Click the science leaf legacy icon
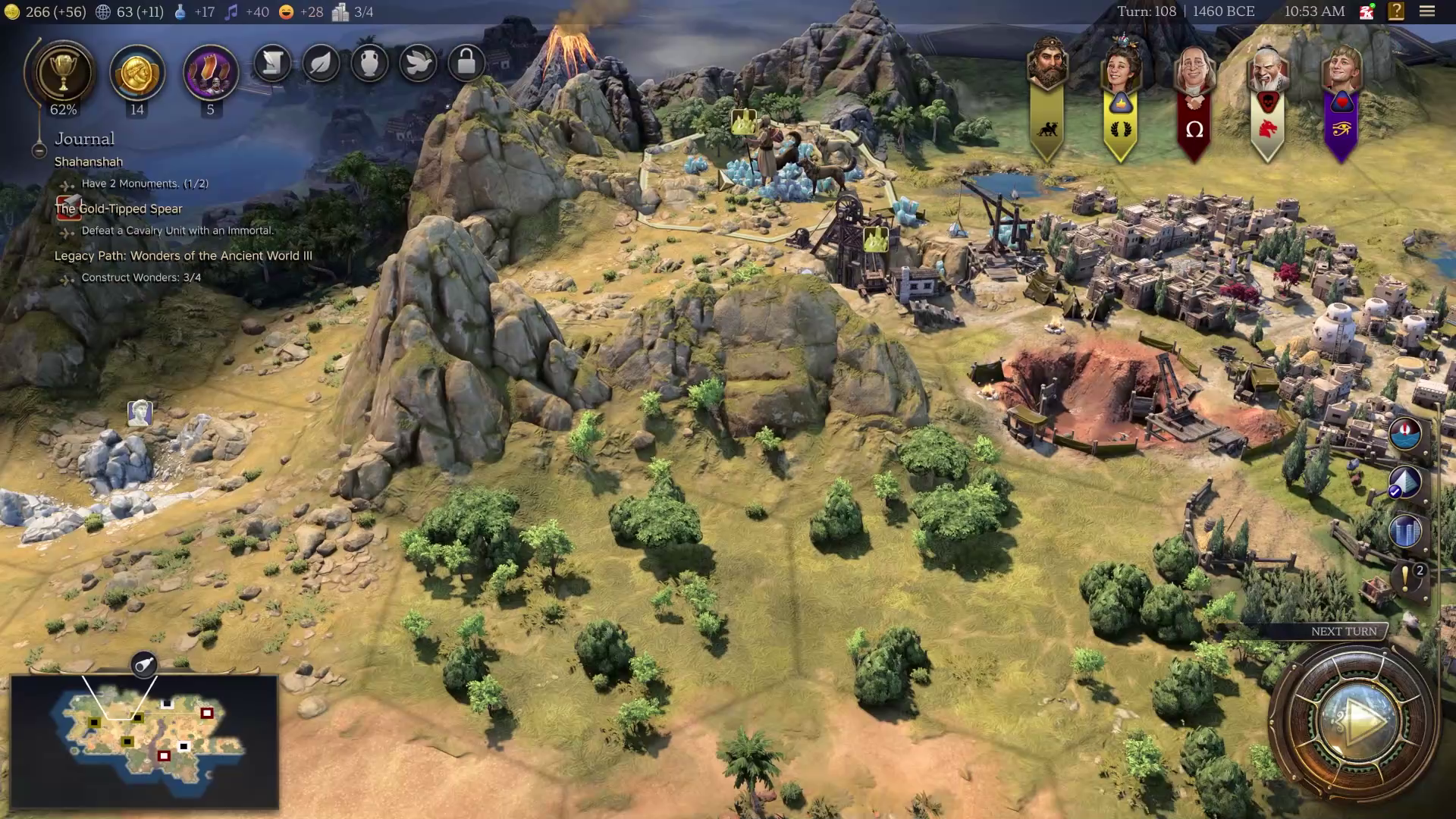The image size is (1456, 819). point(321,64)
